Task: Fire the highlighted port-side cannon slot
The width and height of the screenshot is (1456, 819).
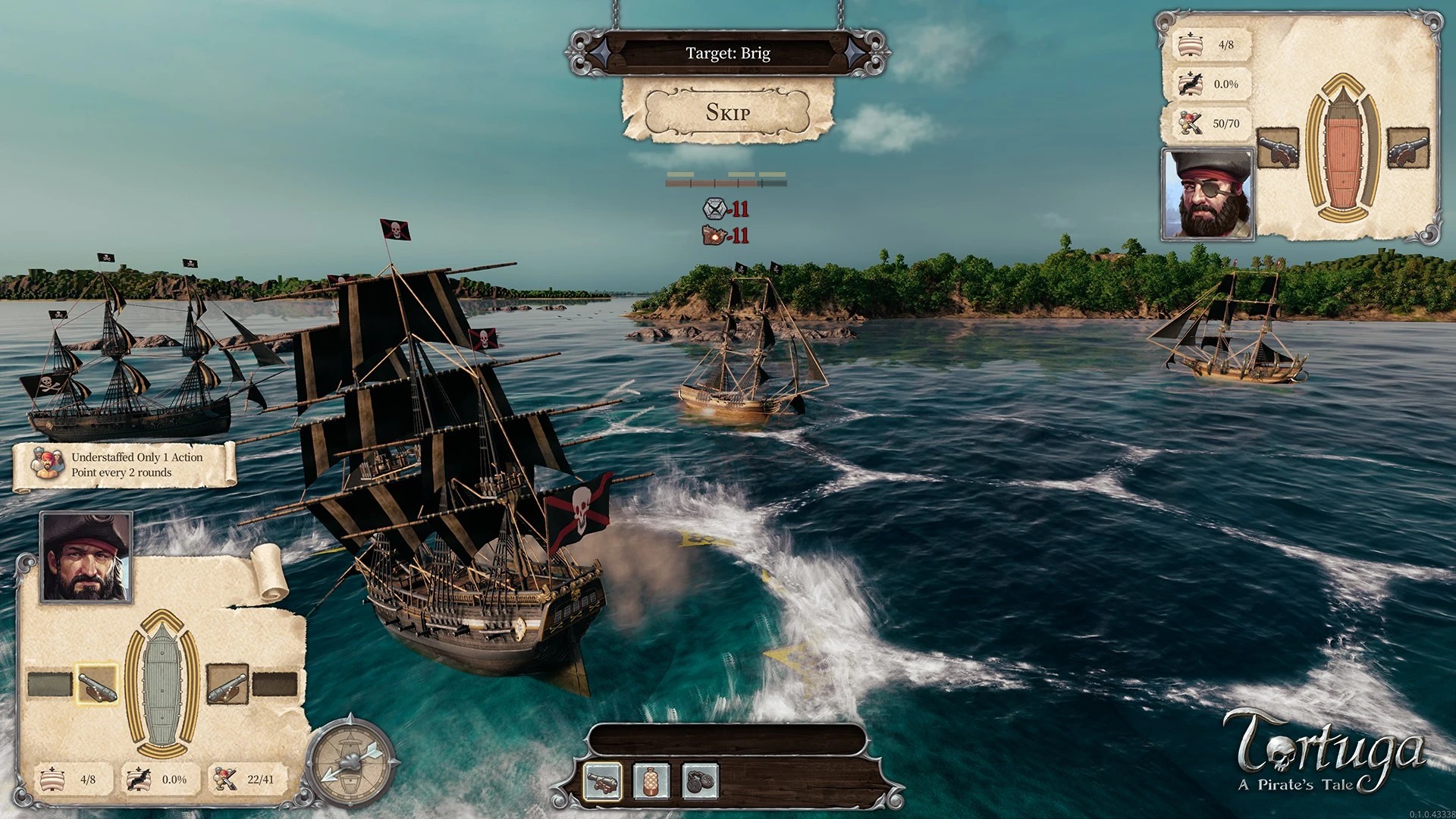Action: 97,684
